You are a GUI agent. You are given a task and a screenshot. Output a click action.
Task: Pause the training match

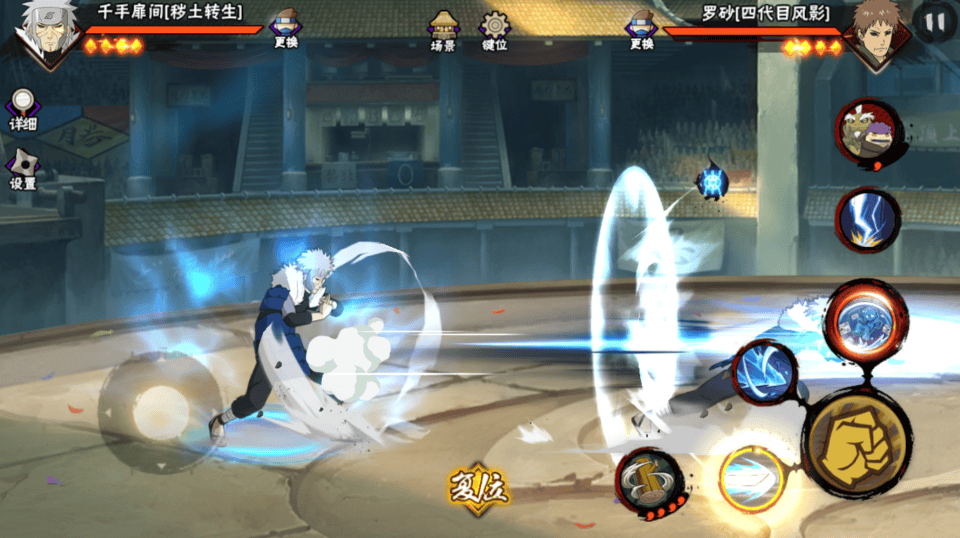click(x=935, y=22)
